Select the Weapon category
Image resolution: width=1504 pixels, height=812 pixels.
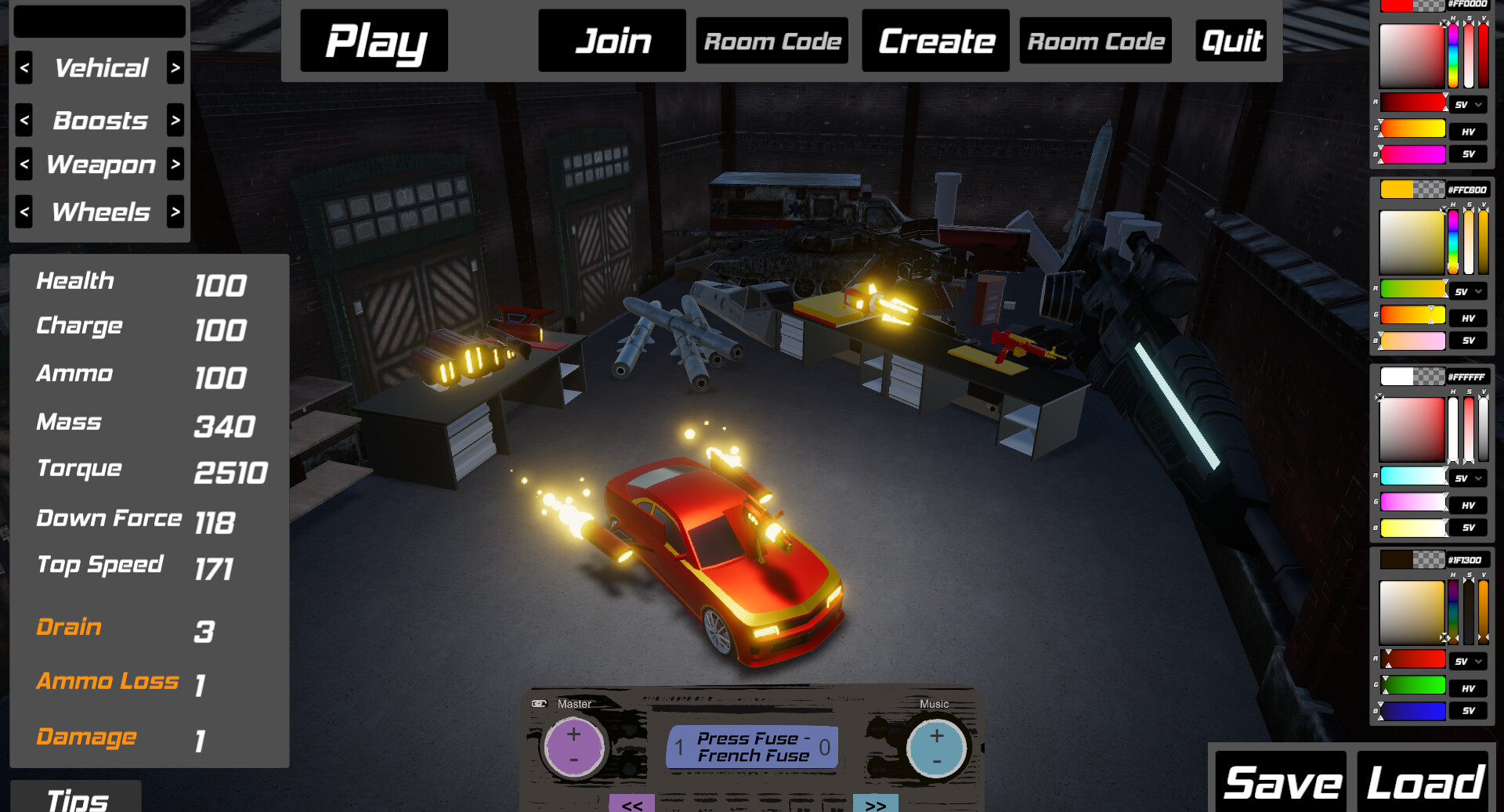(99, 164)
